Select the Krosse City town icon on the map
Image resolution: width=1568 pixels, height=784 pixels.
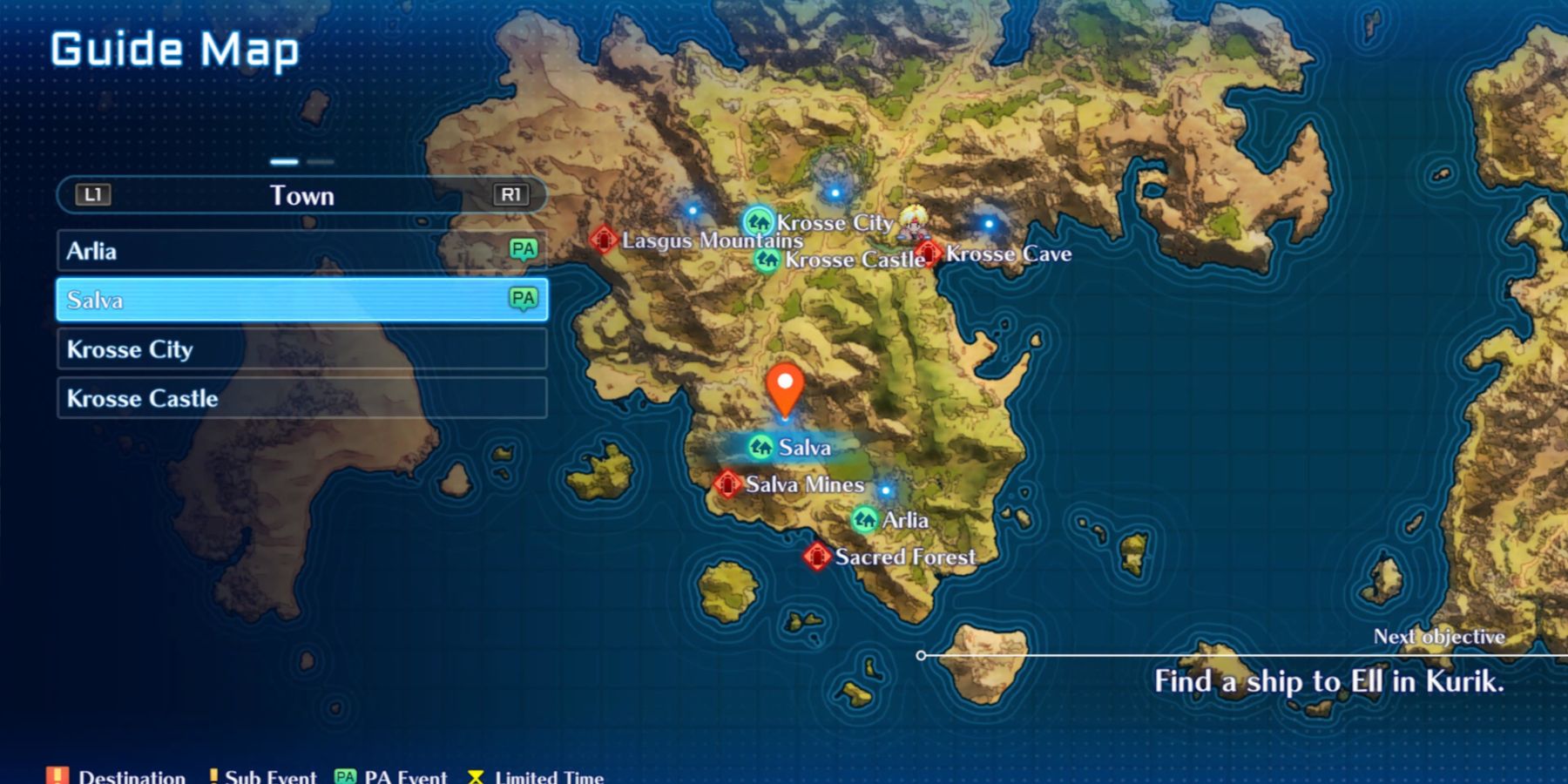(757, 222)
